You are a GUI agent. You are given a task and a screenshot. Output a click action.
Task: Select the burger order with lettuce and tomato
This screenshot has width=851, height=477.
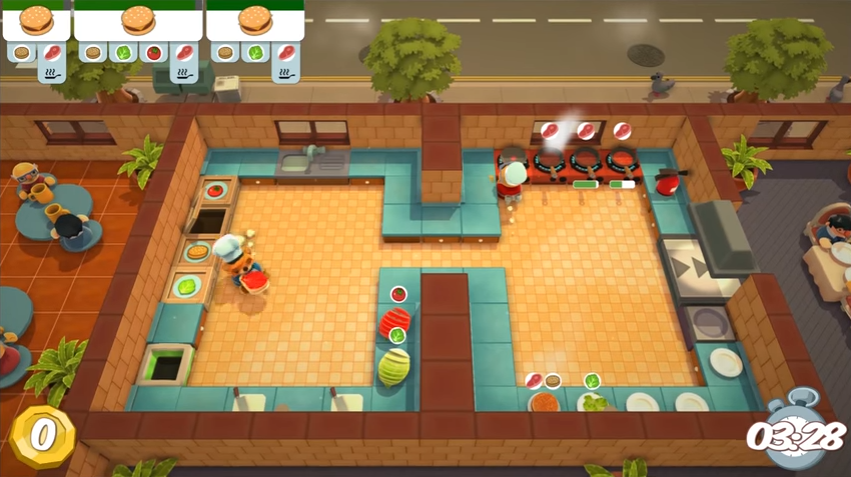137,21
